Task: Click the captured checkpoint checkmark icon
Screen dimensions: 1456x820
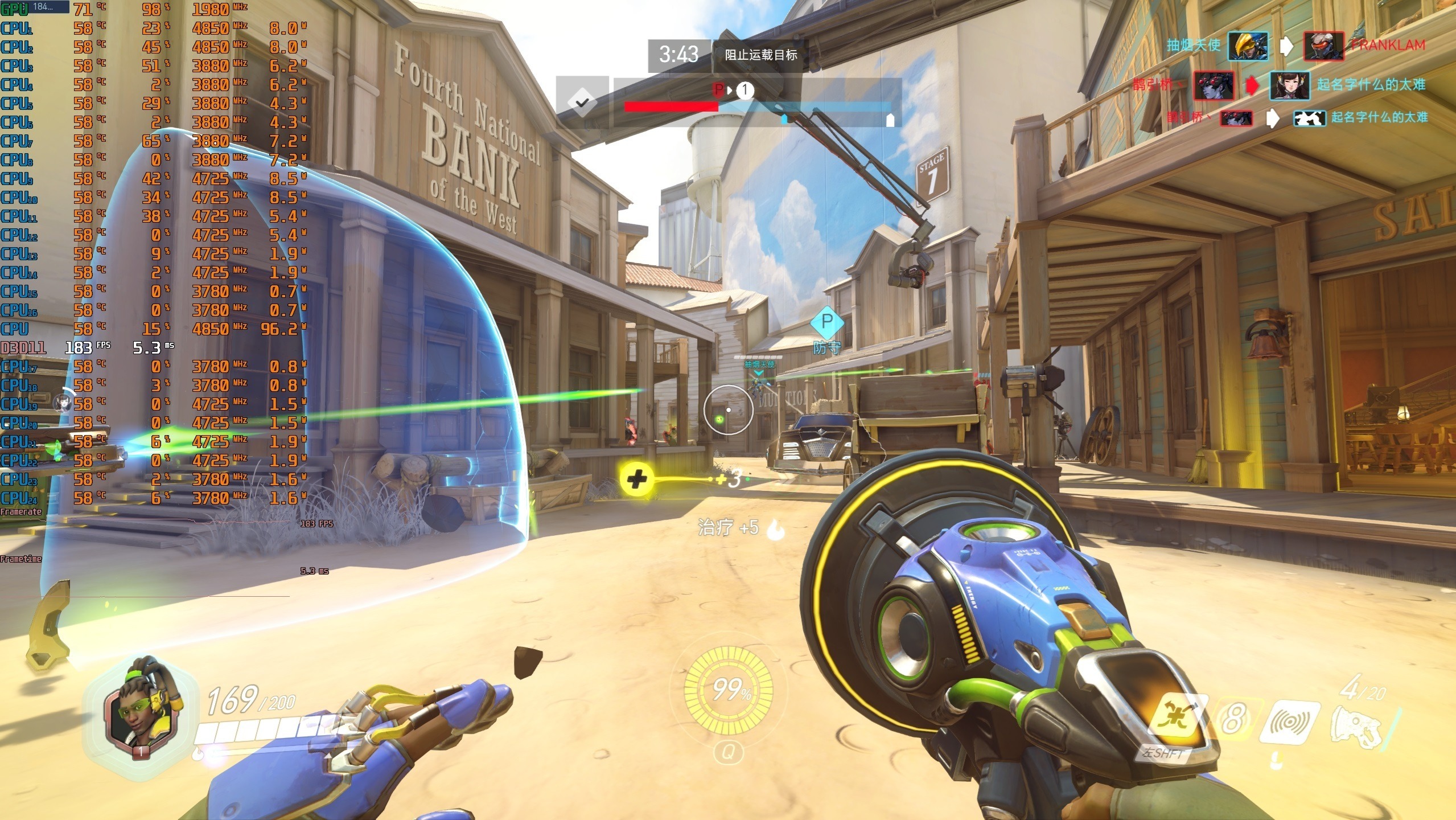Action: point(582,102)
